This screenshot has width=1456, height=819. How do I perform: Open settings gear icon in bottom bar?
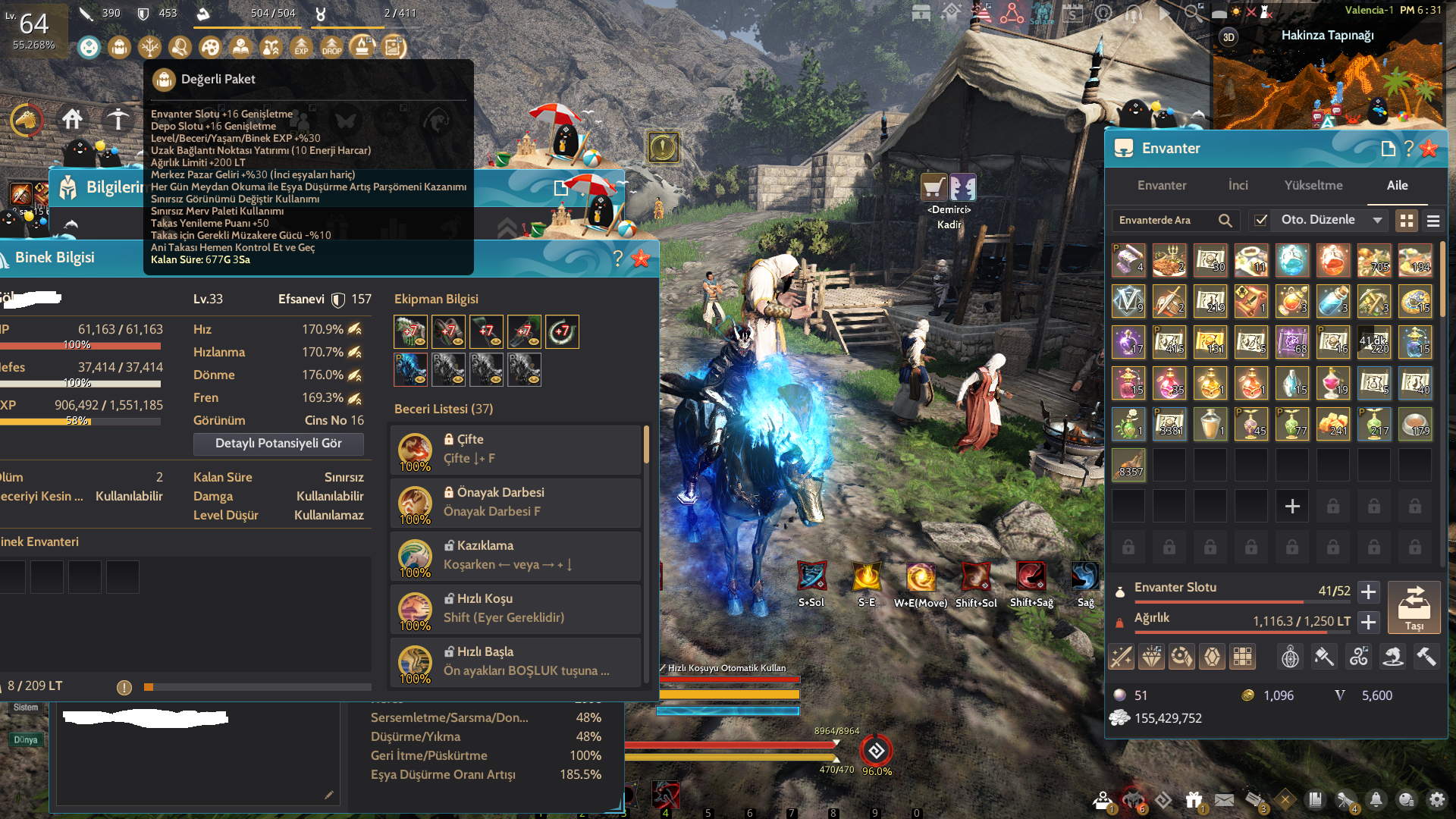pos(1436,800)
